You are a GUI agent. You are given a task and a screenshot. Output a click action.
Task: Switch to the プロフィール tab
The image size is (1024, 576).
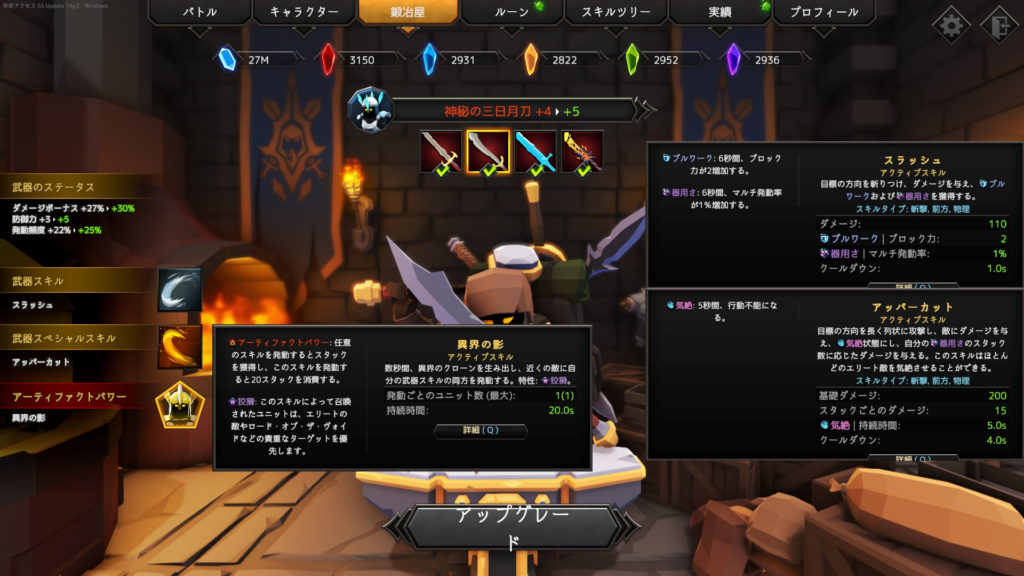(x=823, y=13)
